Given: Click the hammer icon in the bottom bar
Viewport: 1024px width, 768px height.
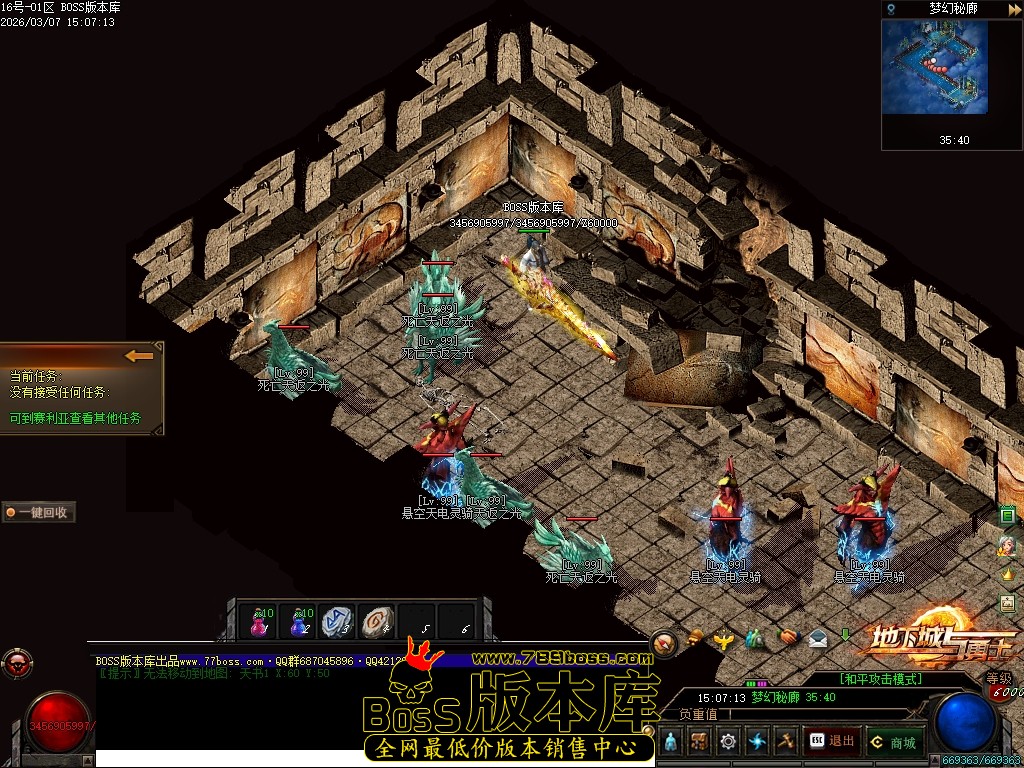Looking at the screenshot, I should point(786,741).
